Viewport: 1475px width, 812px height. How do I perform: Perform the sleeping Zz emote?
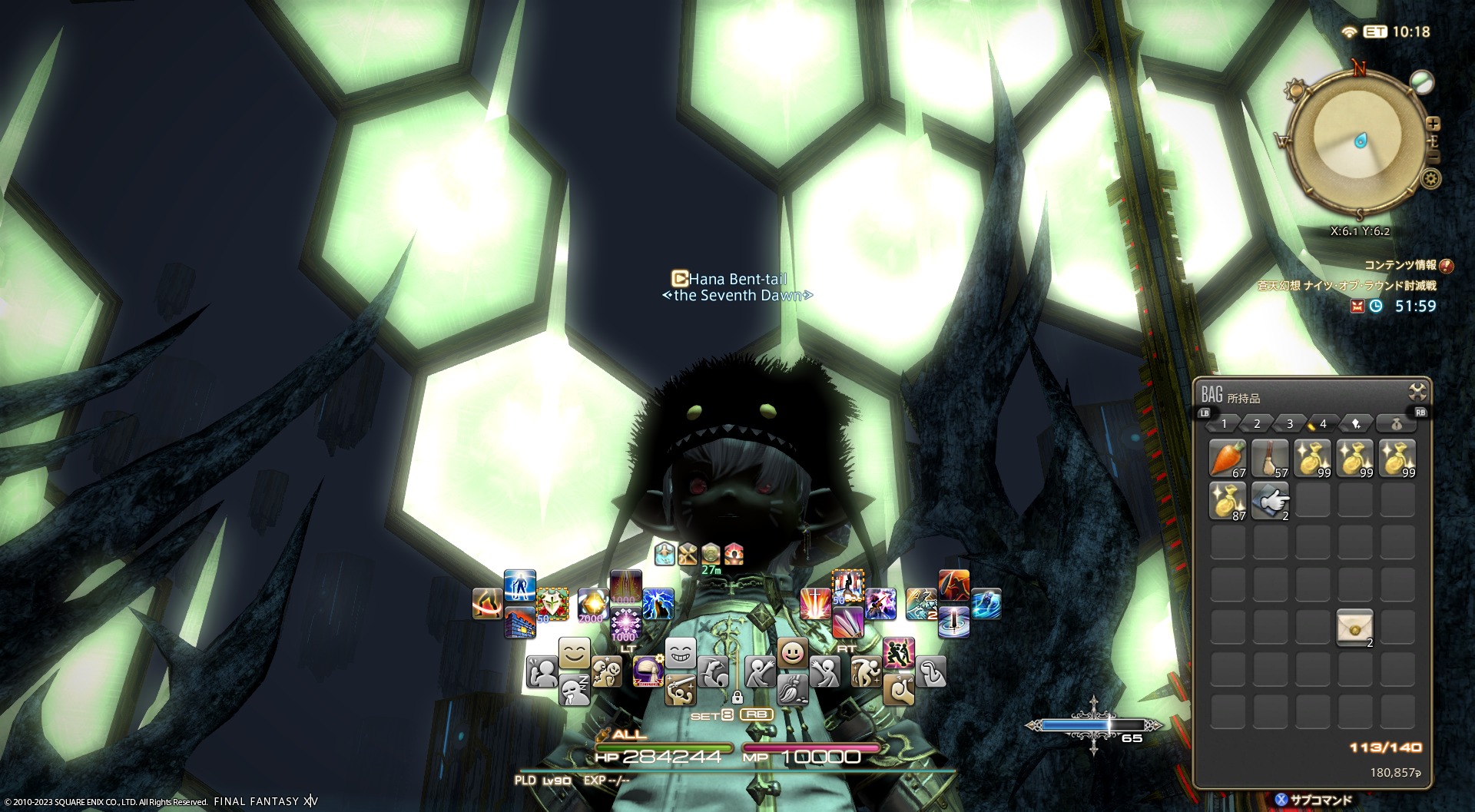tap(574, 690)
